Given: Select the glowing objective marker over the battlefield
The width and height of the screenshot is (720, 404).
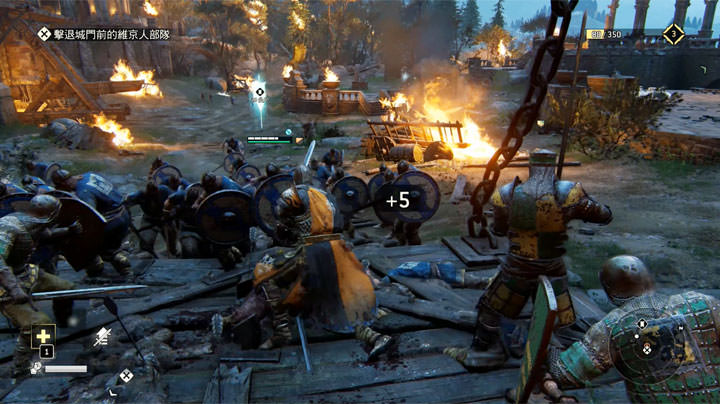Looking at the screenshot, I should pos(259,92).
